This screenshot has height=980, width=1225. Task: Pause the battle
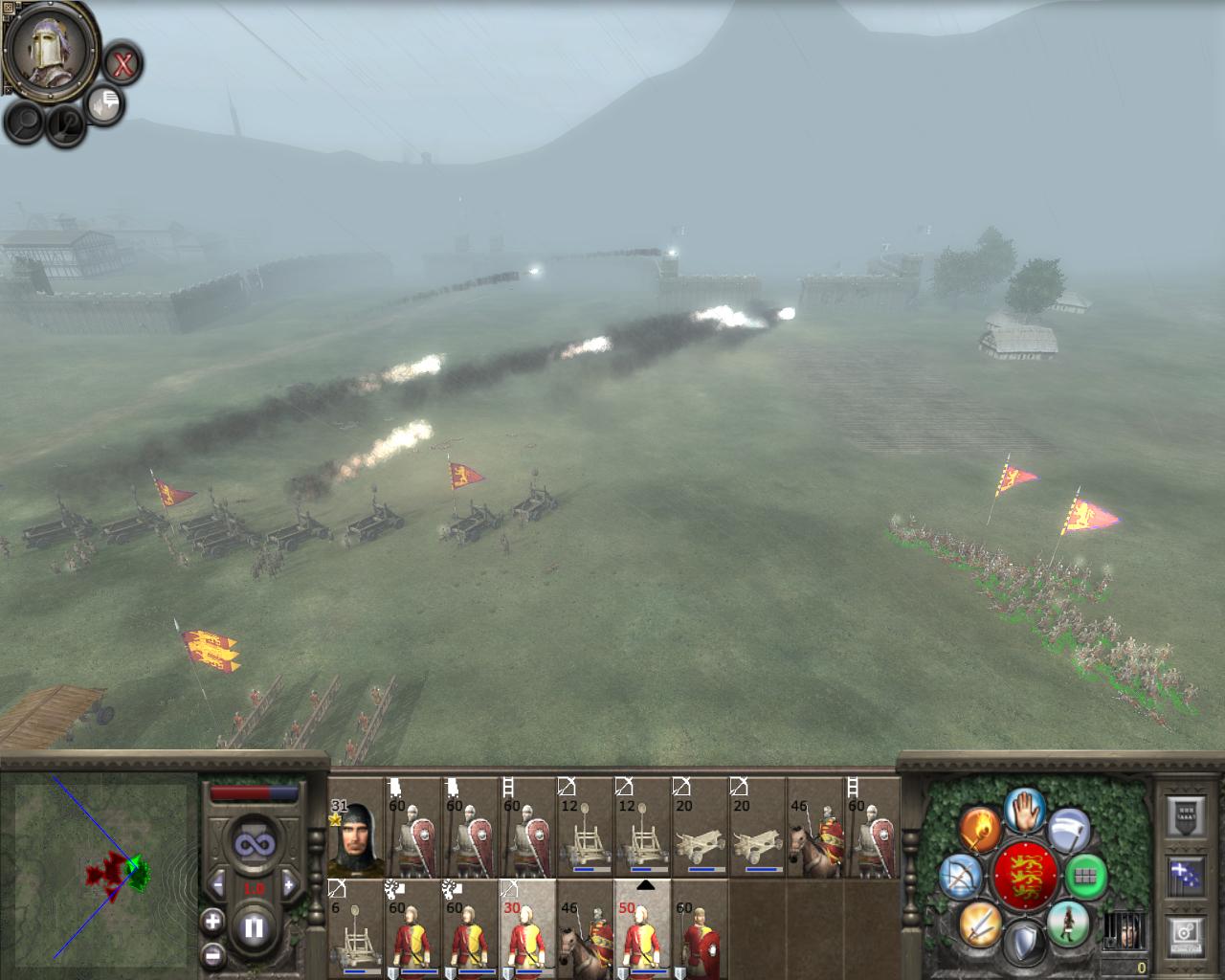254,927
